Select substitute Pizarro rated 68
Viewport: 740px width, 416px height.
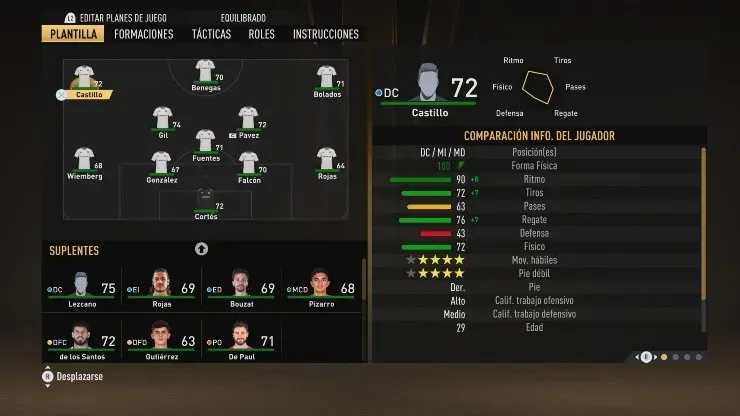(x=321, y=288)
